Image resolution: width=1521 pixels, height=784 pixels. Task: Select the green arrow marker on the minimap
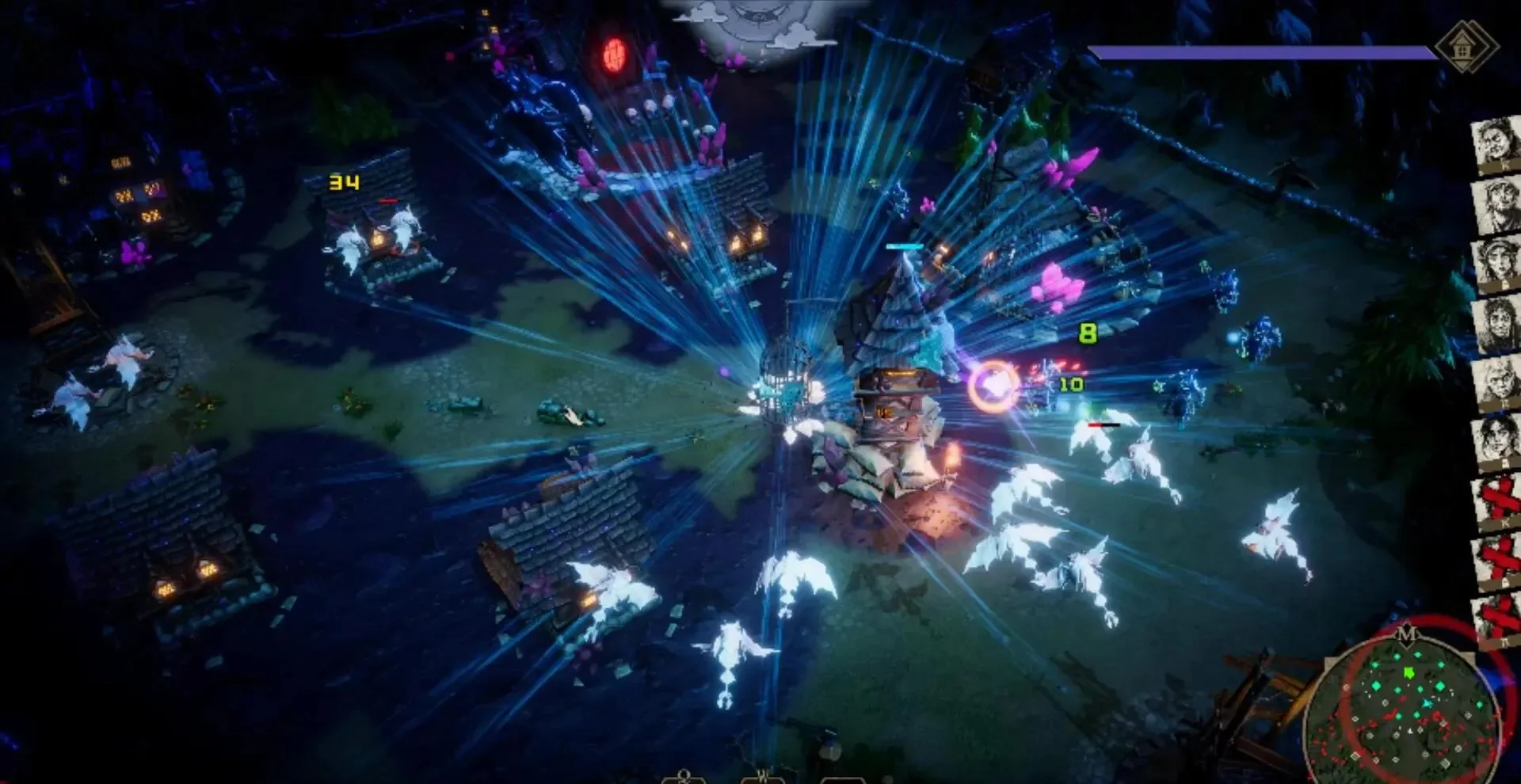tap(1409, 672)
